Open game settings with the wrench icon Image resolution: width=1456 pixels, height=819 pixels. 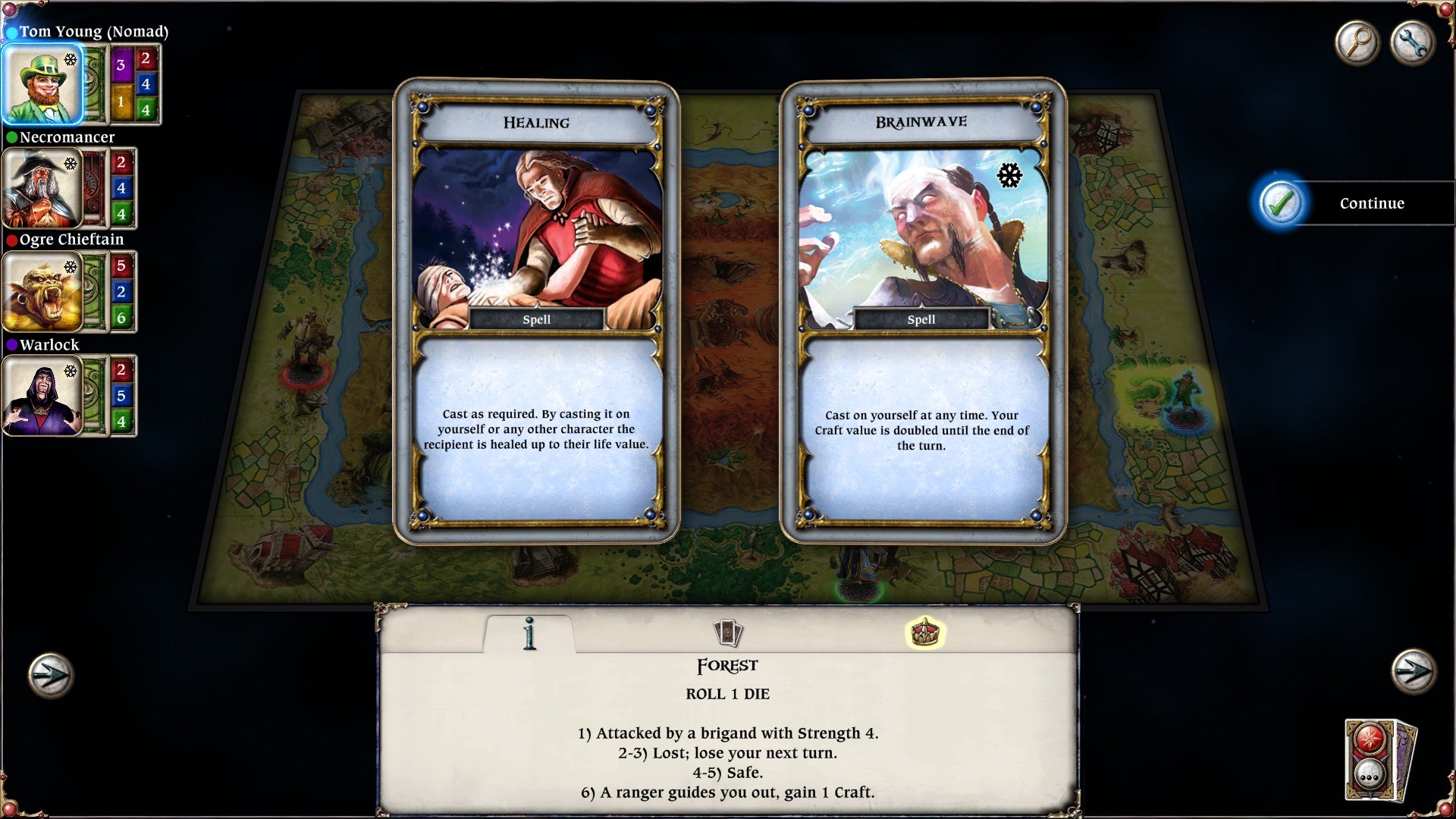[1412, 43]
